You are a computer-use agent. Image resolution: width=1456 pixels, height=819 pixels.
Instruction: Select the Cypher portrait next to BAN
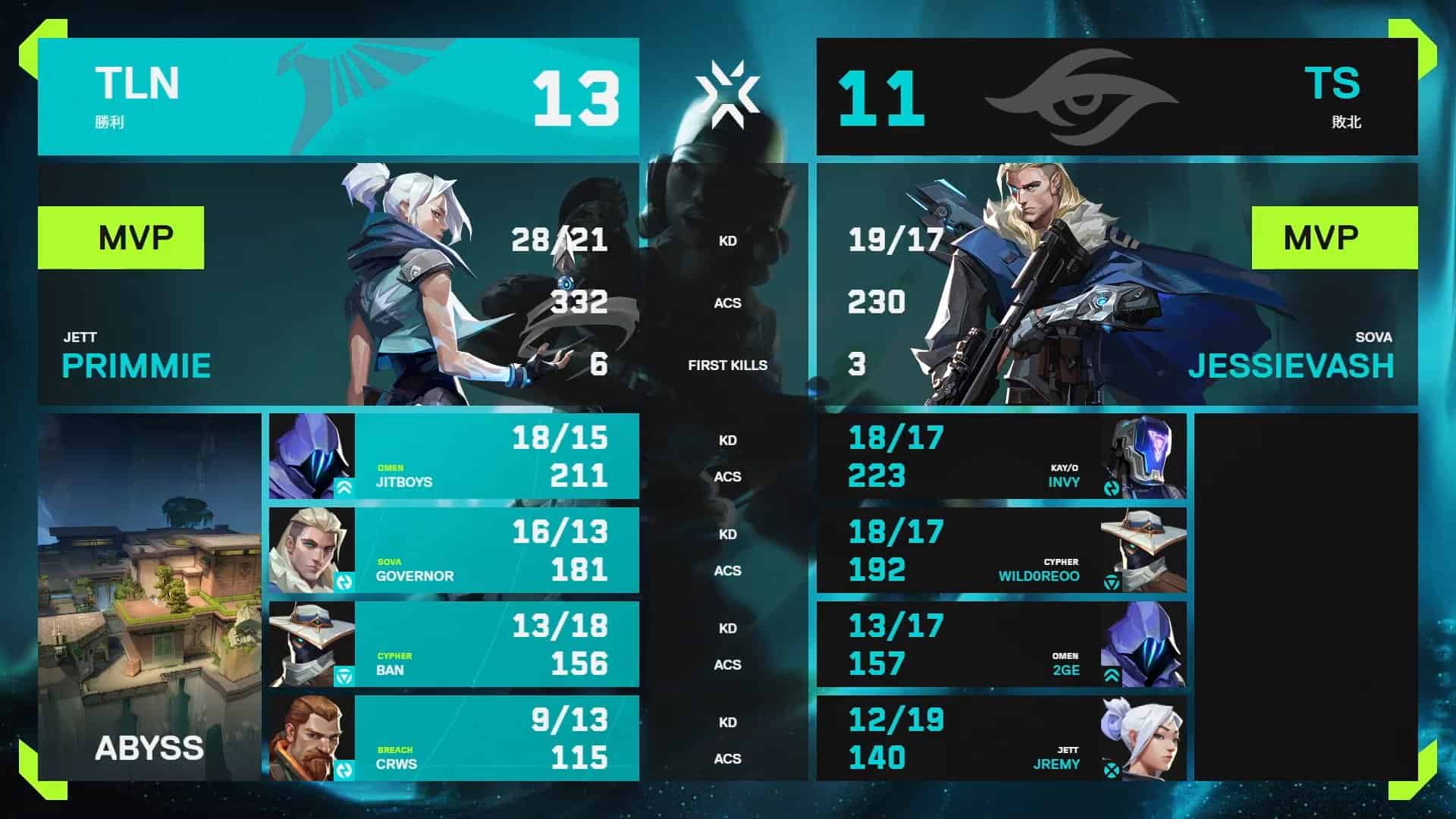pos(311,641)
